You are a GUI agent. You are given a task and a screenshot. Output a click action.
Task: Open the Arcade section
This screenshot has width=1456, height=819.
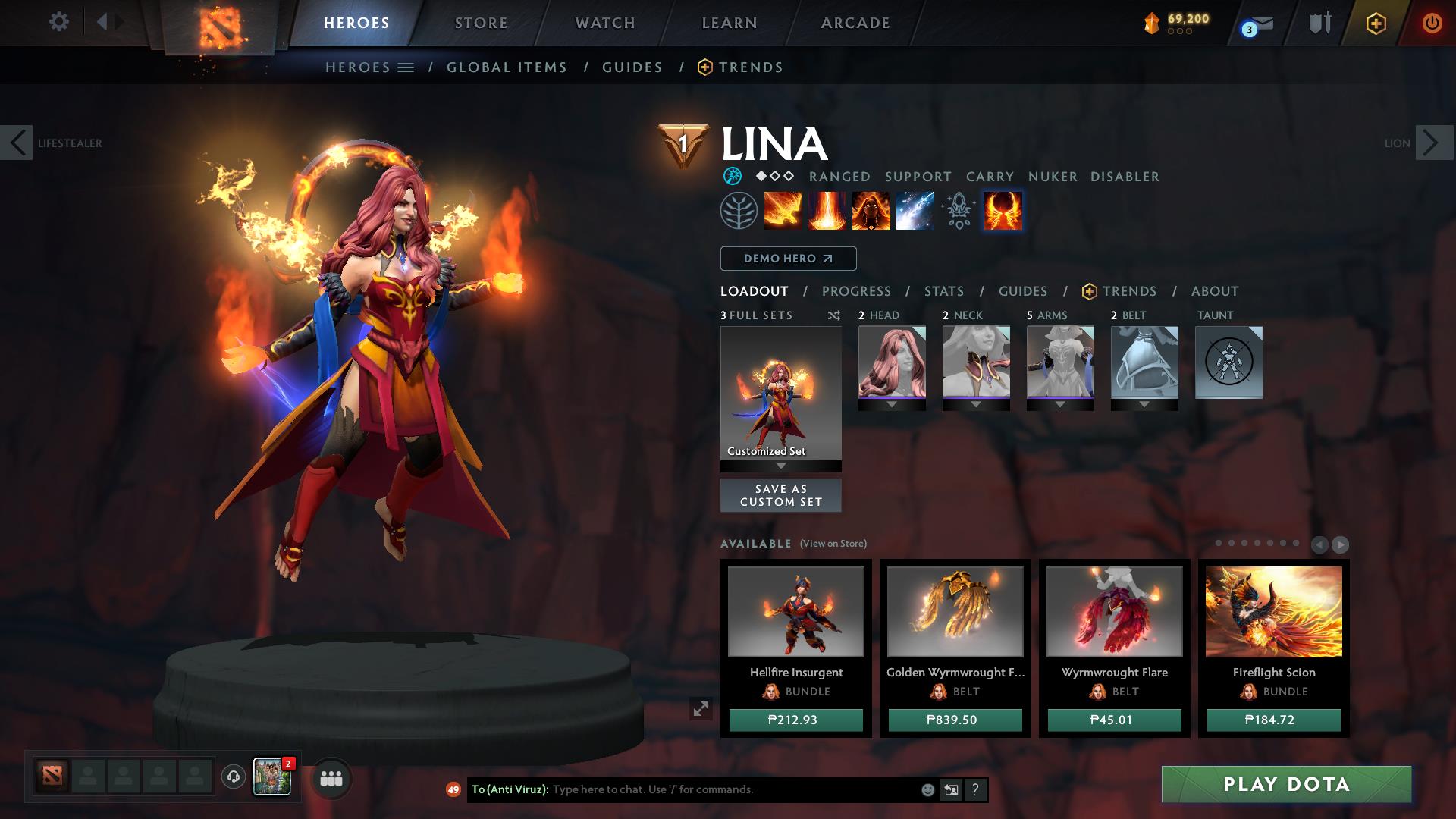[x=855, y=23]
